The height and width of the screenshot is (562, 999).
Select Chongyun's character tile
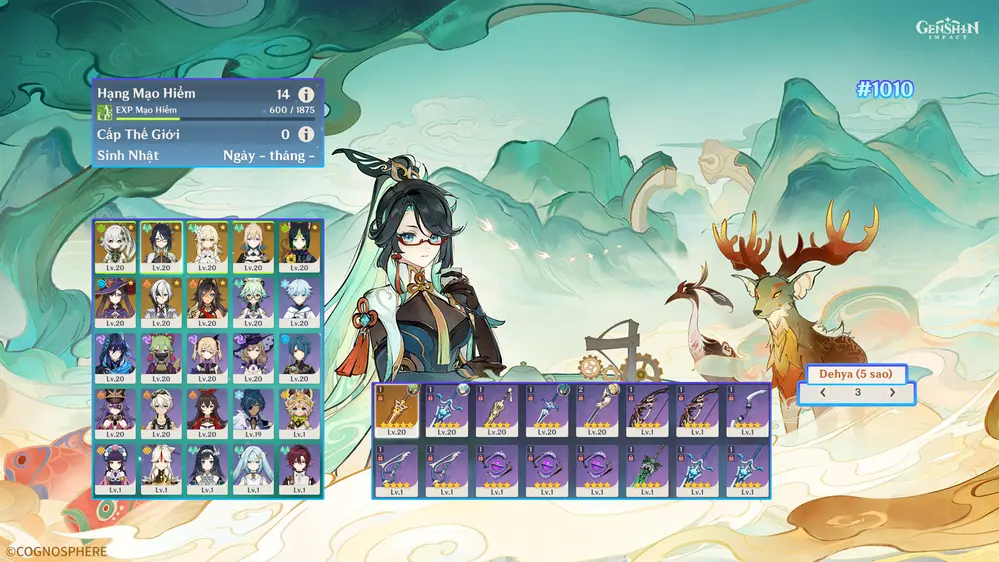(x=298, y=302)
